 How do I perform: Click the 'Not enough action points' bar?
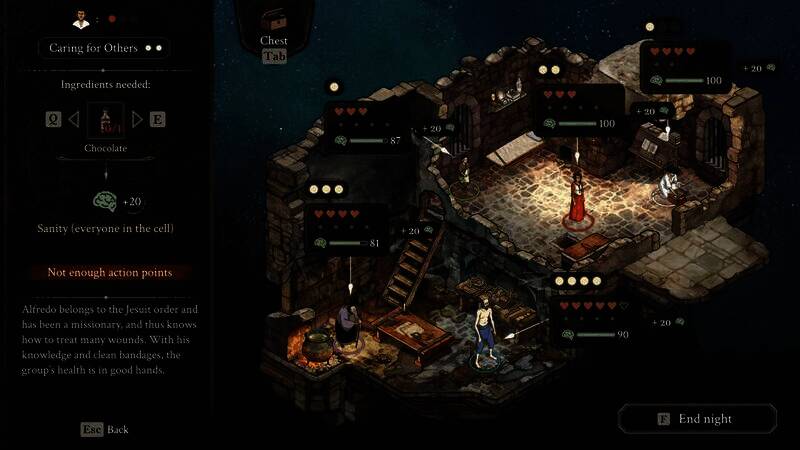tap(108, 272)
